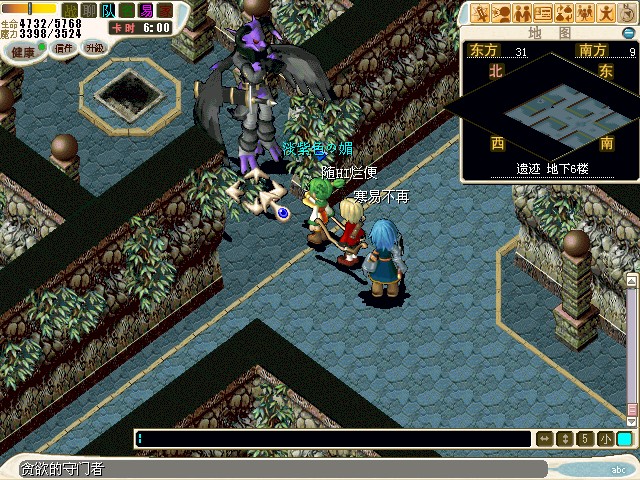Image resolution: width=640 pixels, height=480 pixels.
Task: Click the stopwatch icon in top corner
Action: [x=628, y=12]
